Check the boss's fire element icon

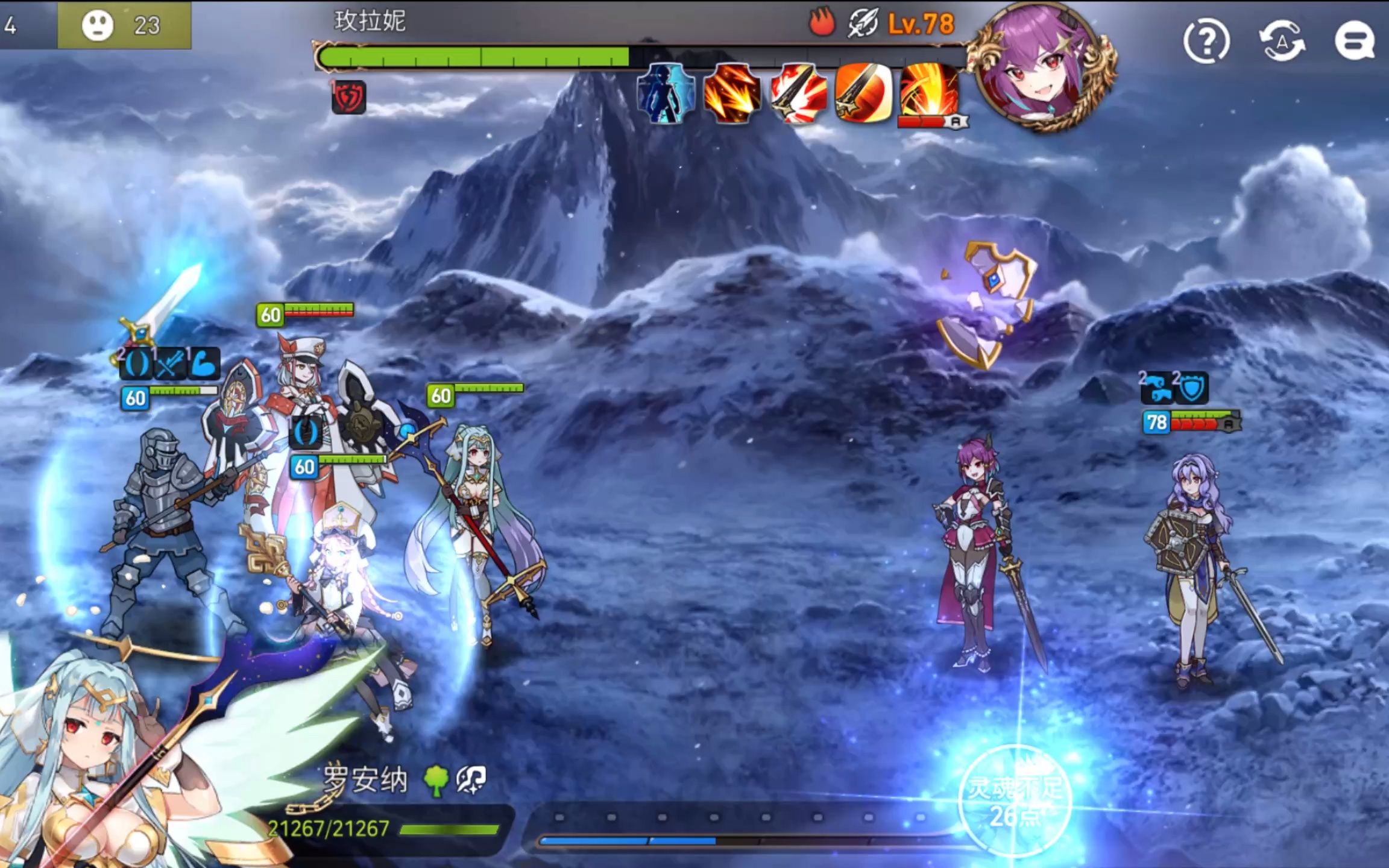click(821, 23)
